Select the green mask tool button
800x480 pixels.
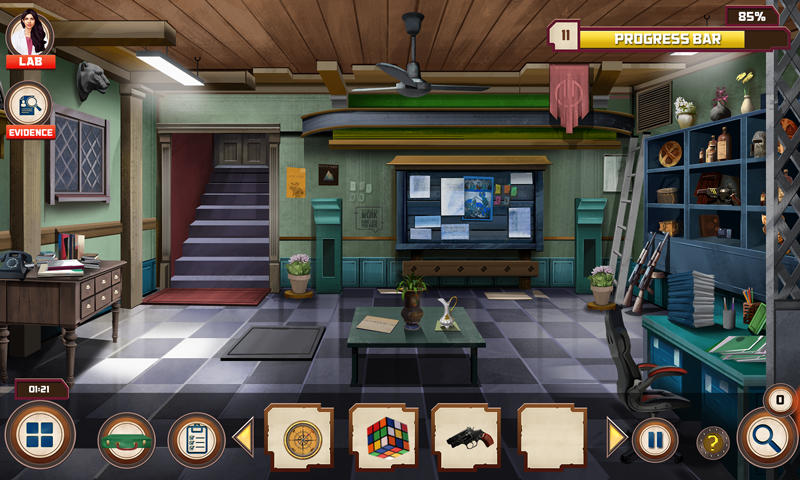coord(126,439)
